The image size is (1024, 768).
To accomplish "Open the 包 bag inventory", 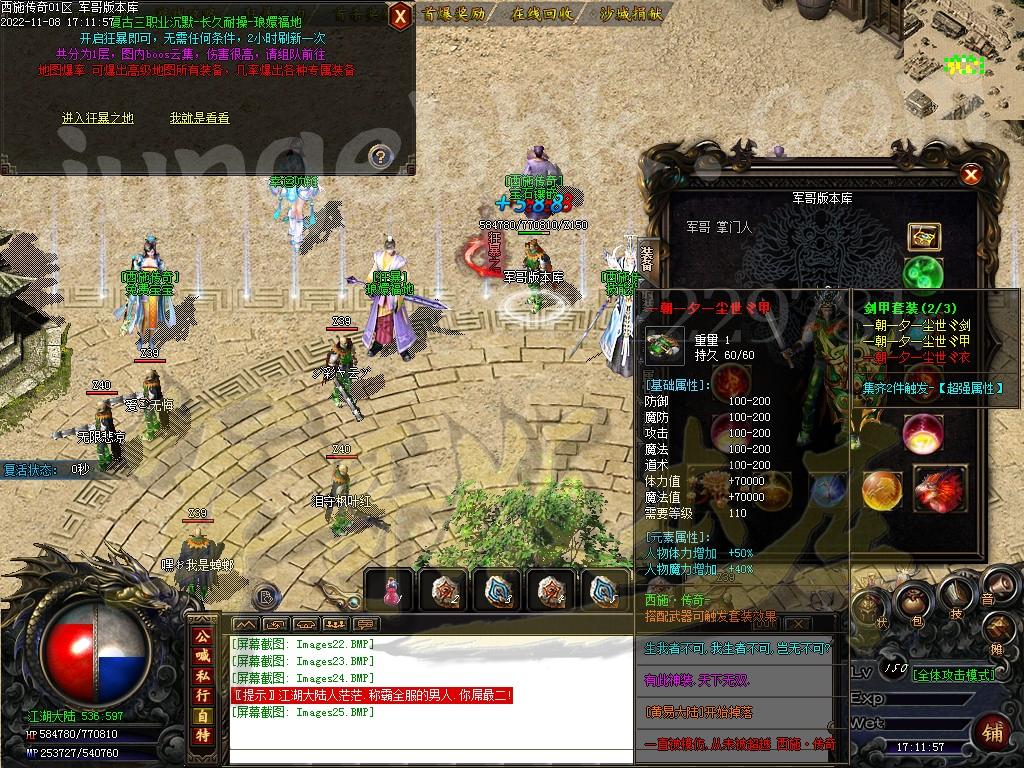I will pyautogui.click(x=911, y=603).
